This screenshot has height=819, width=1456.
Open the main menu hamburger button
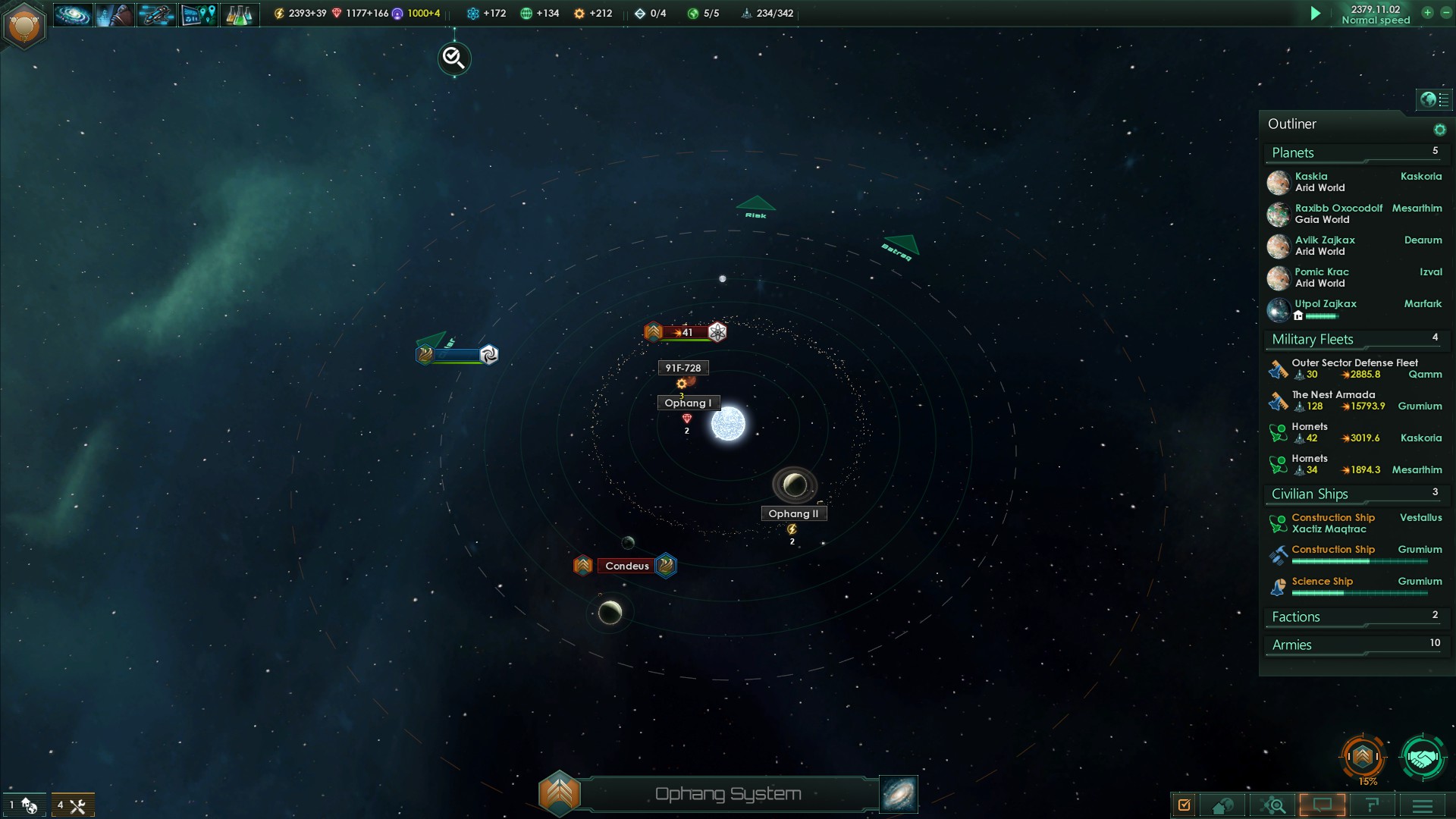[1423, 805]
